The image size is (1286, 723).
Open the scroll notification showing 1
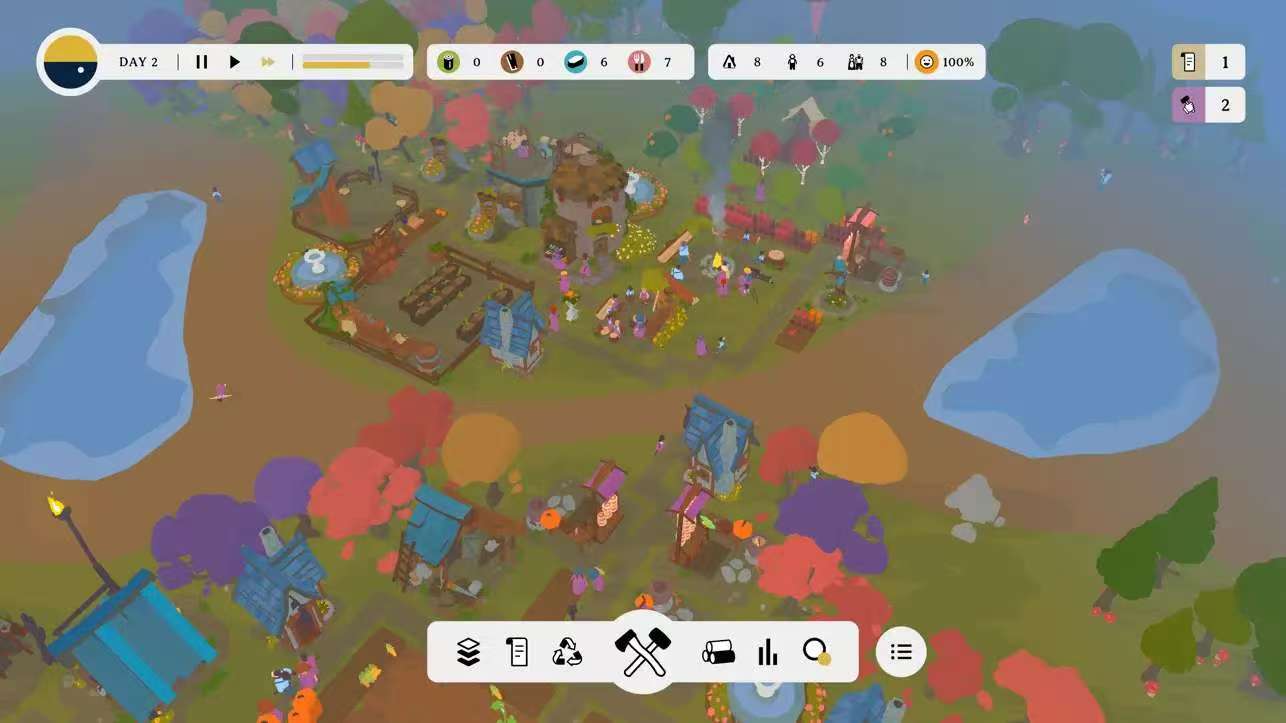(x=1208, y=62)
